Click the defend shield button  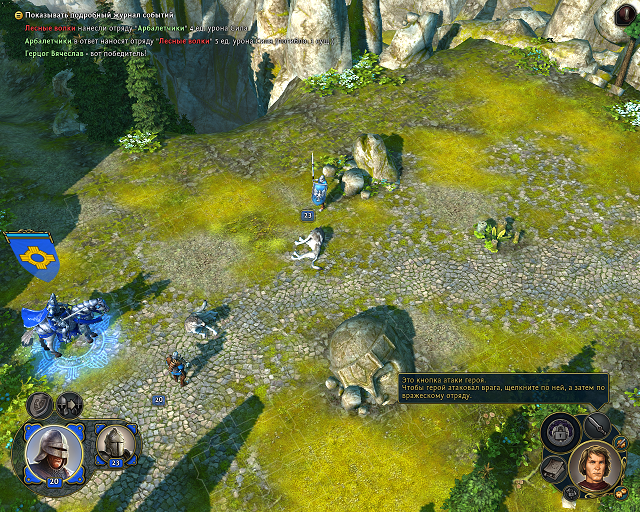[40, 404]
